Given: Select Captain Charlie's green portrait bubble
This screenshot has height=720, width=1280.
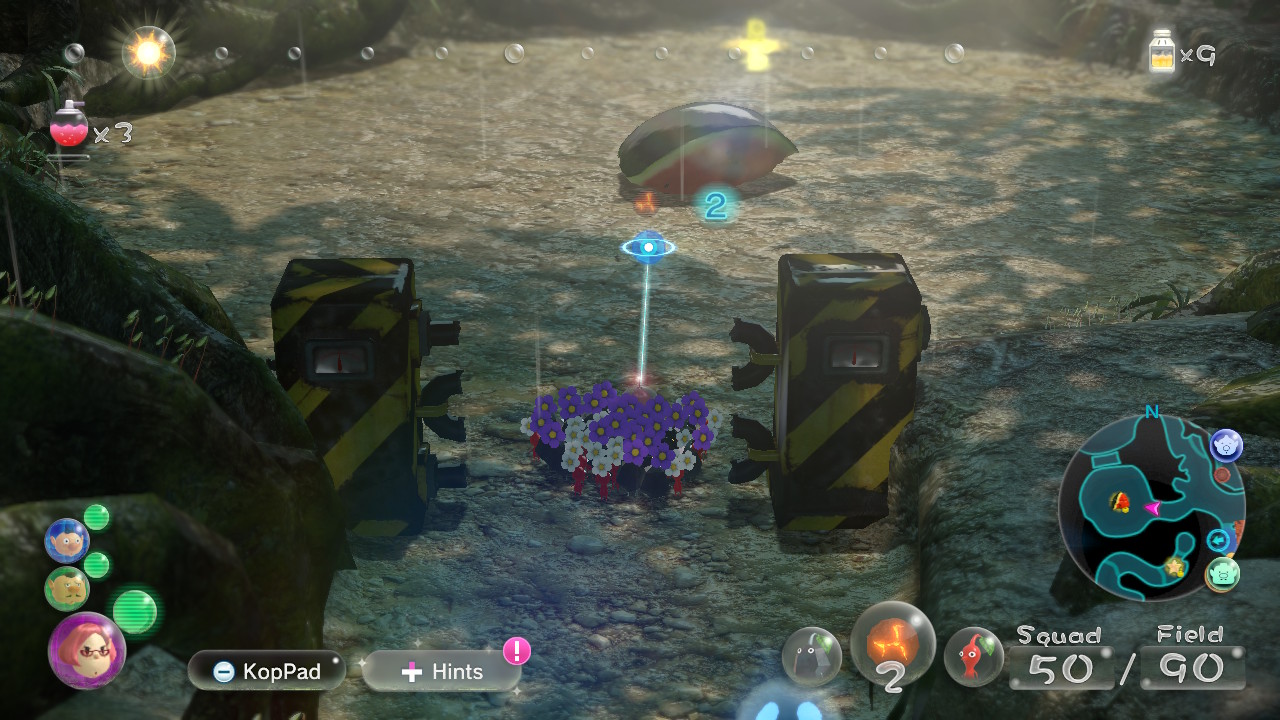Looking at the screenshot, I should click(x=66, y=588).
